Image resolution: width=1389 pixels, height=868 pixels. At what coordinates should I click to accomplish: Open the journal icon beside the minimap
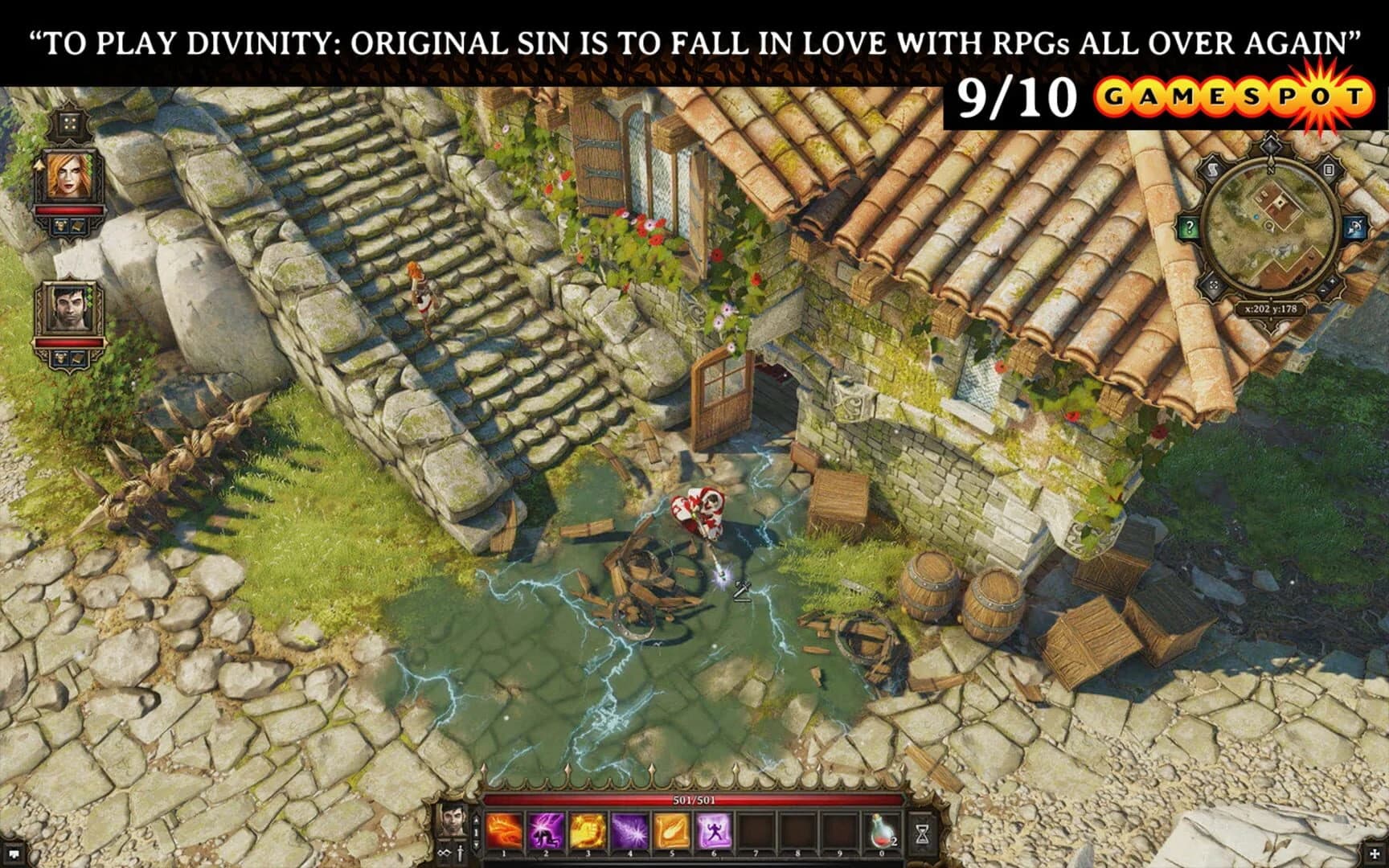pos(1330,170)
